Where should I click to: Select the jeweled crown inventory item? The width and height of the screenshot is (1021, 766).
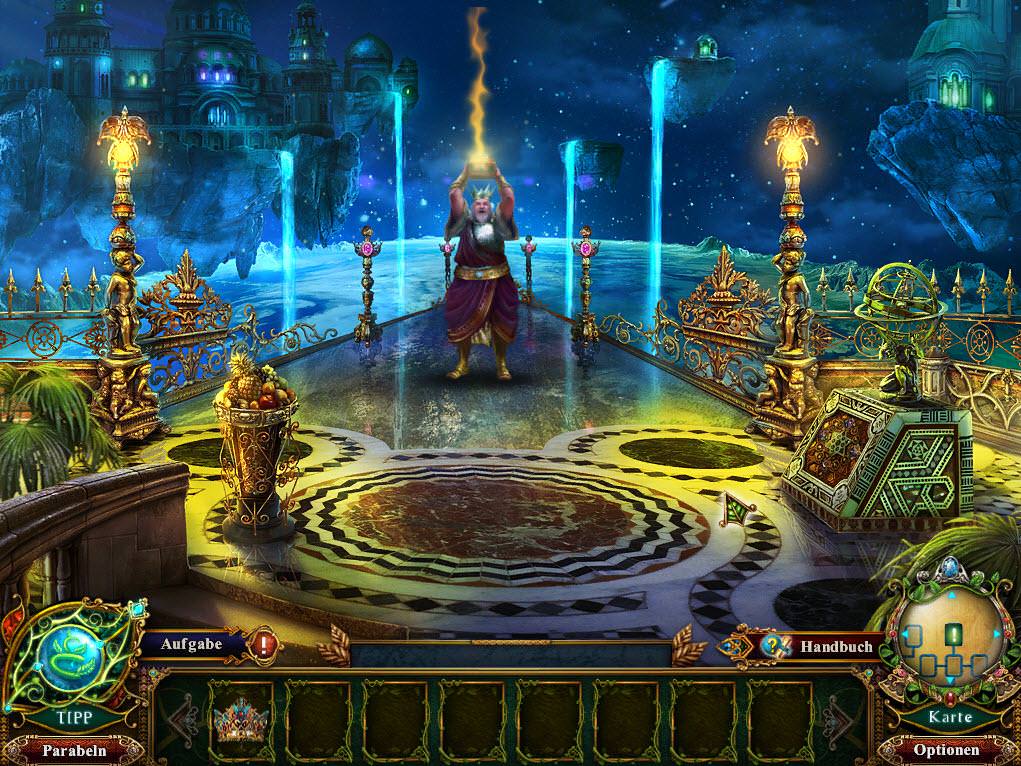click(x=239, y=720)
